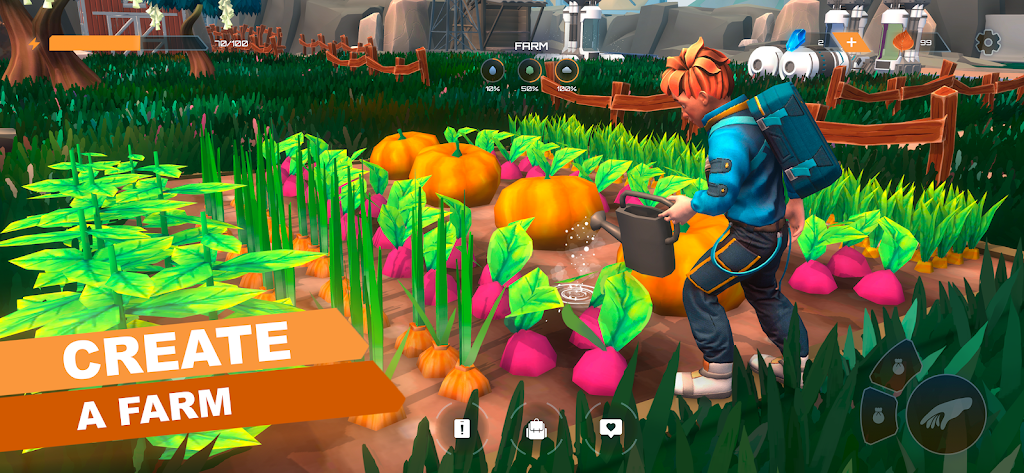Open the settings gear menu
This screenshot has width=1024, height=473.
coord(988,42)
